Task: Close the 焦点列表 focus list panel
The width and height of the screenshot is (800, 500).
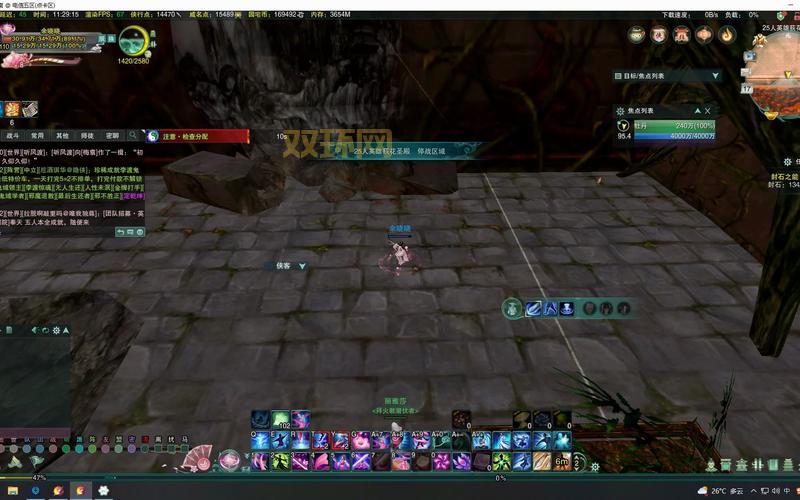Action: 707,111
